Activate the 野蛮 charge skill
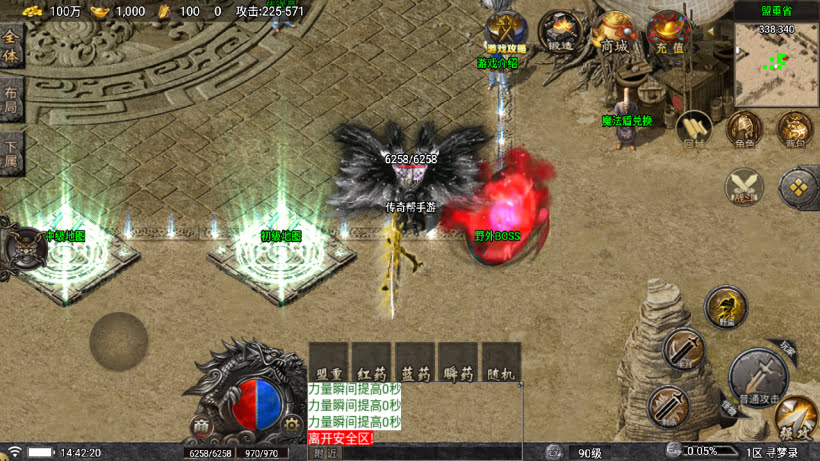This screenshot has width=820, height=461. click(724, 305)
